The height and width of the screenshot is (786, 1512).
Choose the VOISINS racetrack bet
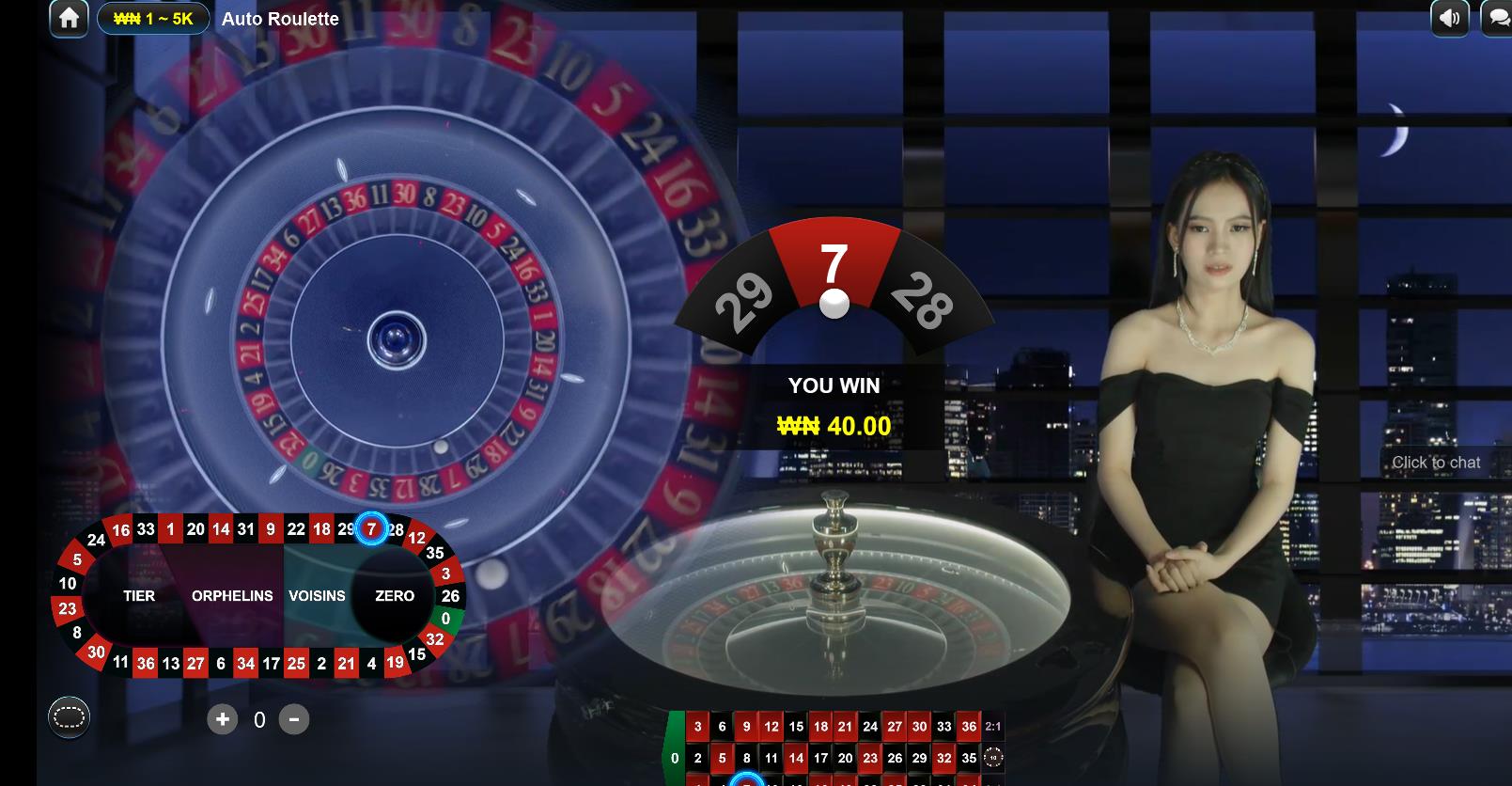coord(317,596)
